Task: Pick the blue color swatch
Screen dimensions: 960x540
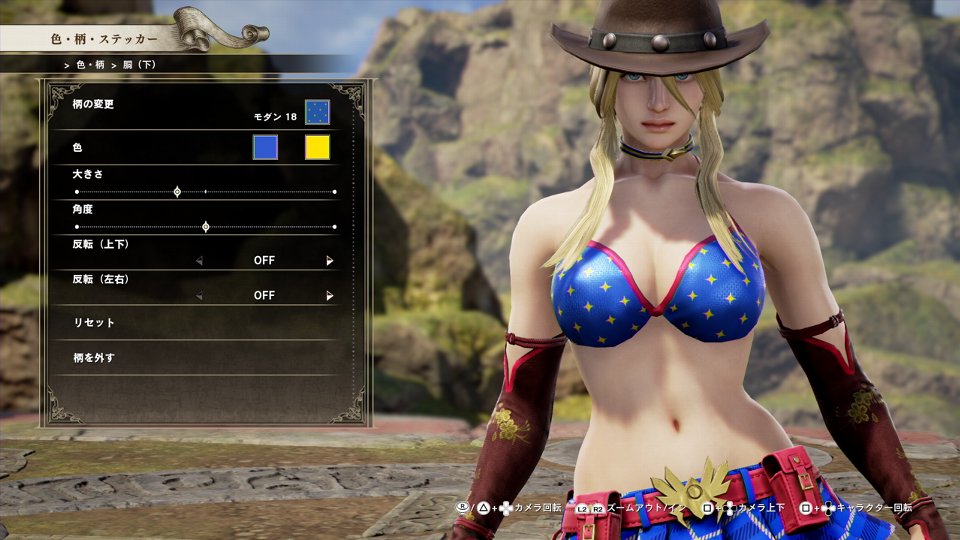Action: pyautogui.click(x=265, y=148)
